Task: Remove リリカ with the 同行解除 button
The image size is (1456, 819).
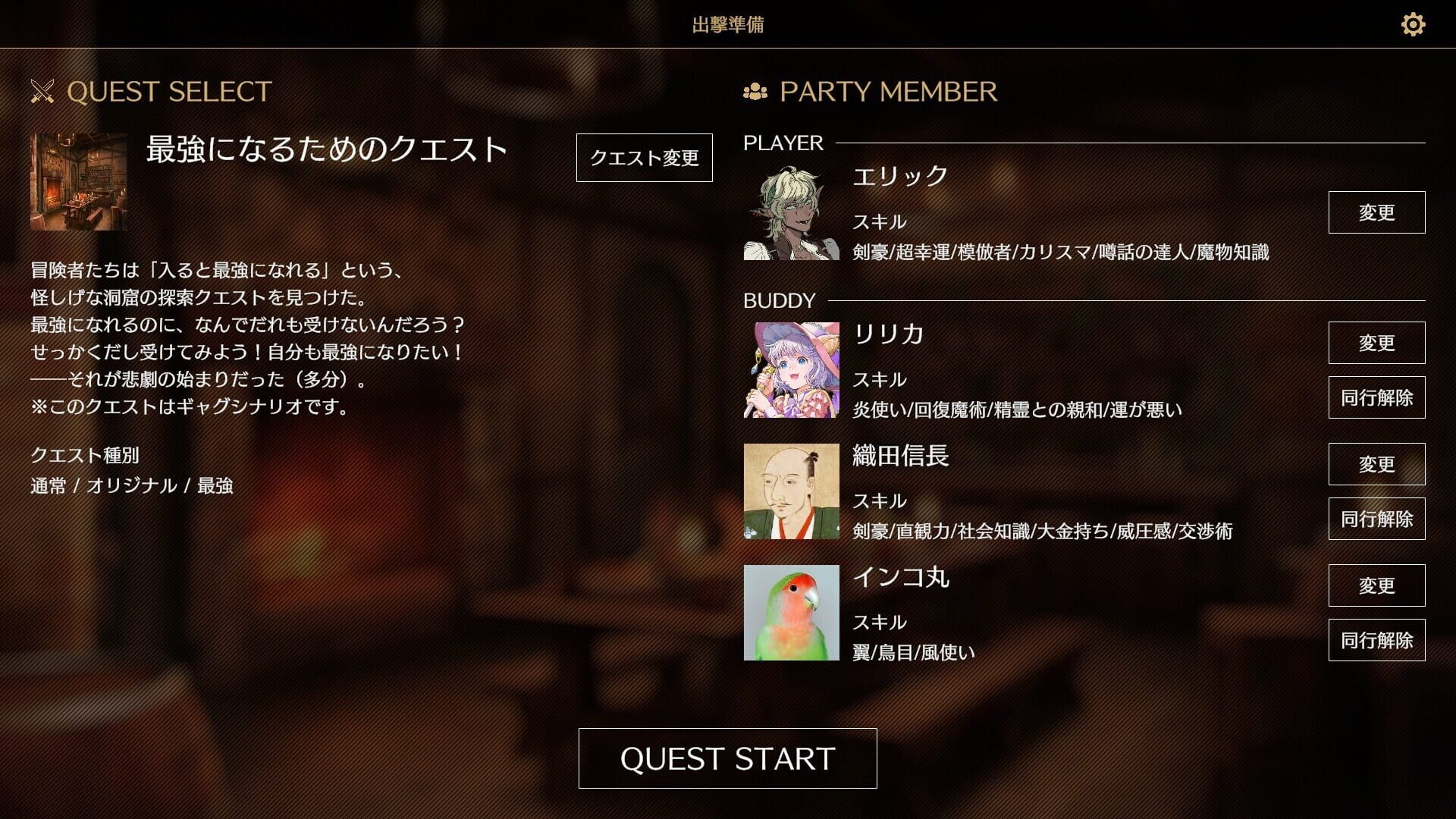Action: coord(1377,397)
